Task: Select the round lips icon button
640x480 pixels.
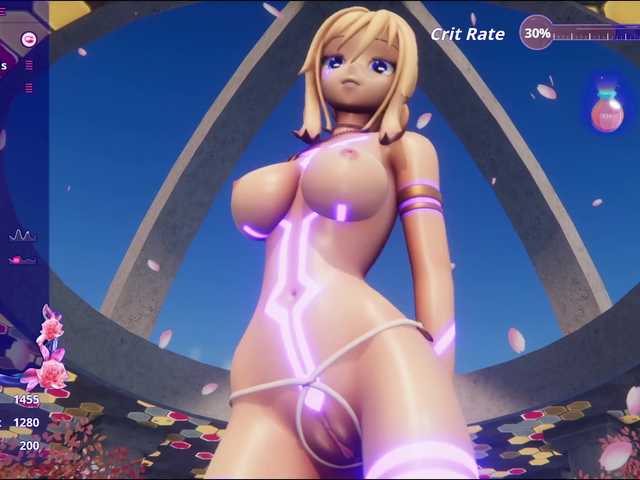Action: click(29, 40)
